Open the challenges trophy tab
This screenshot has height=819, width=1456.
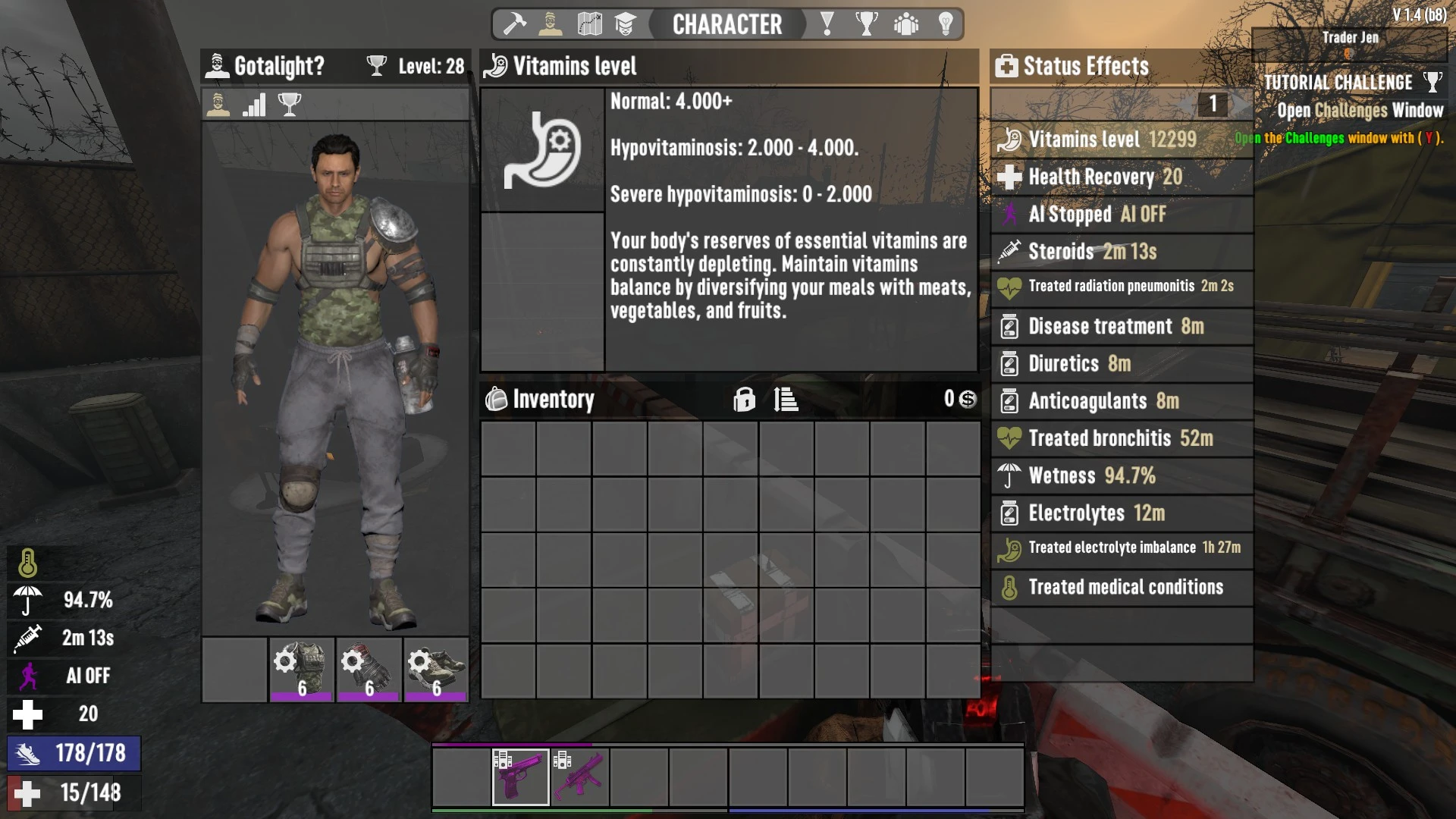coord(866,24)
